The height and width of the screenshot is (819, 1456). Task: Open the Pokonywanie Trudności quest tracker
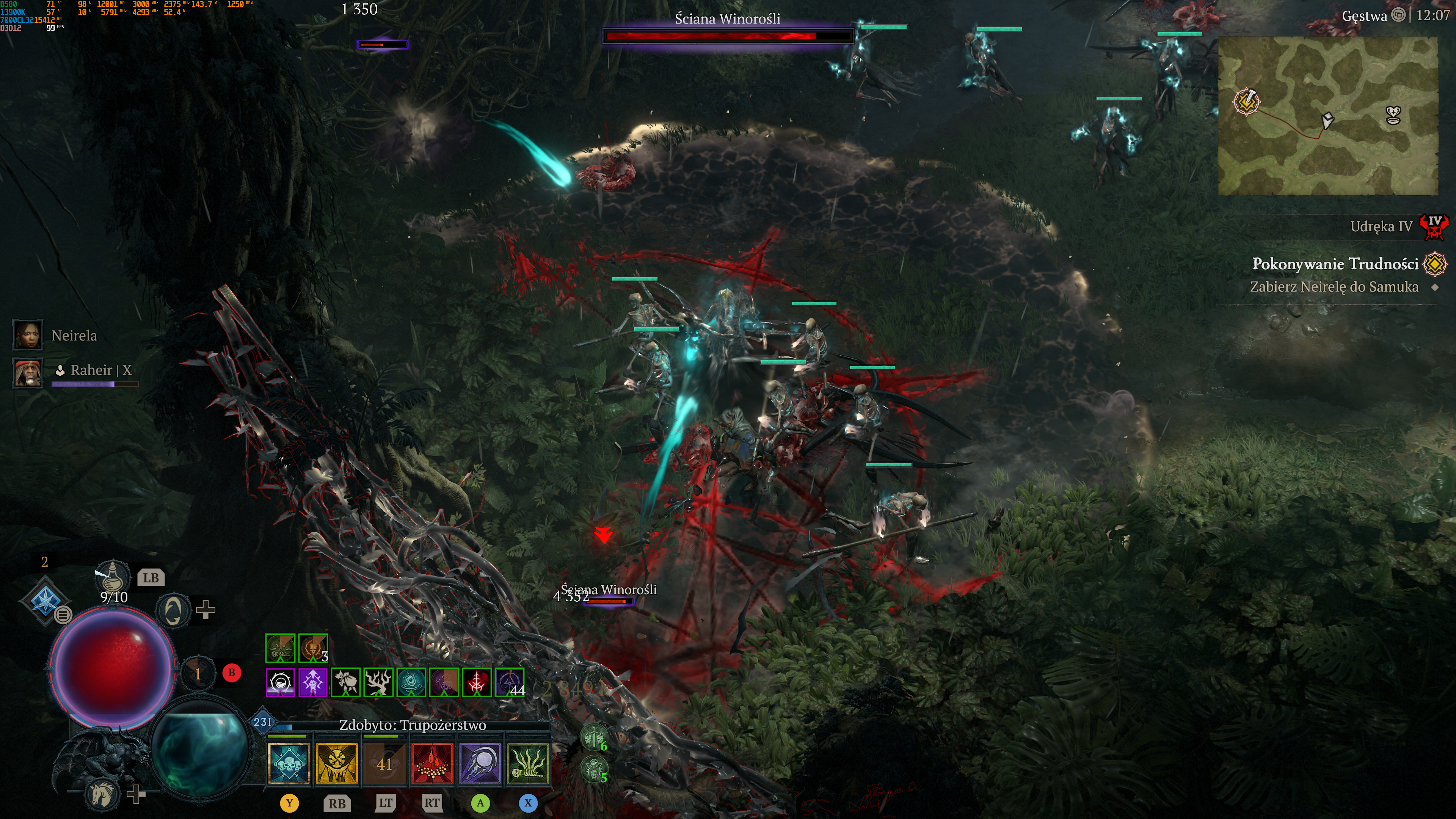click(1335, 264)
